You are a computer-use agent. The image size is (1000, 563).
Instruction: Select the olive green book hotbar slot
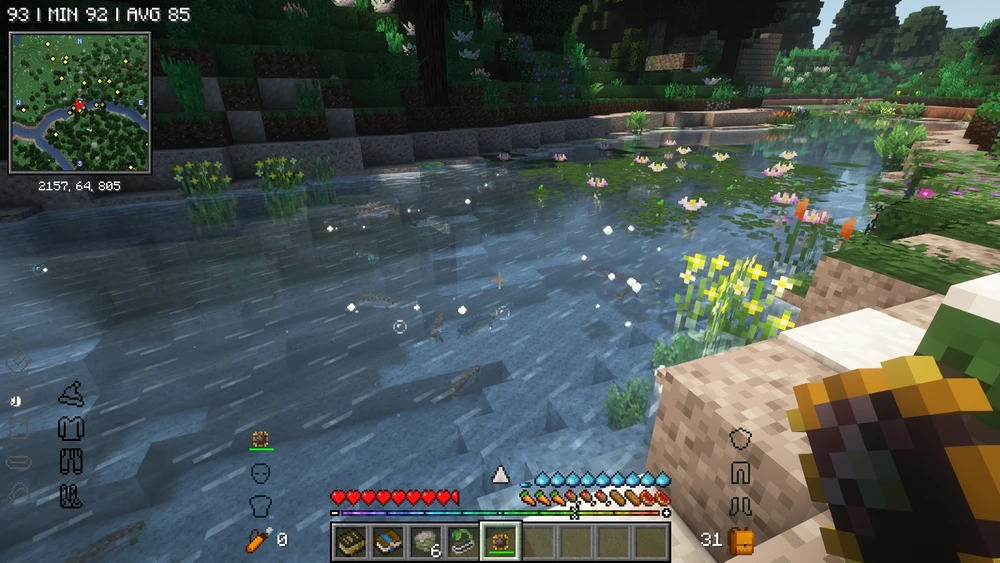[x=350, y=541]
